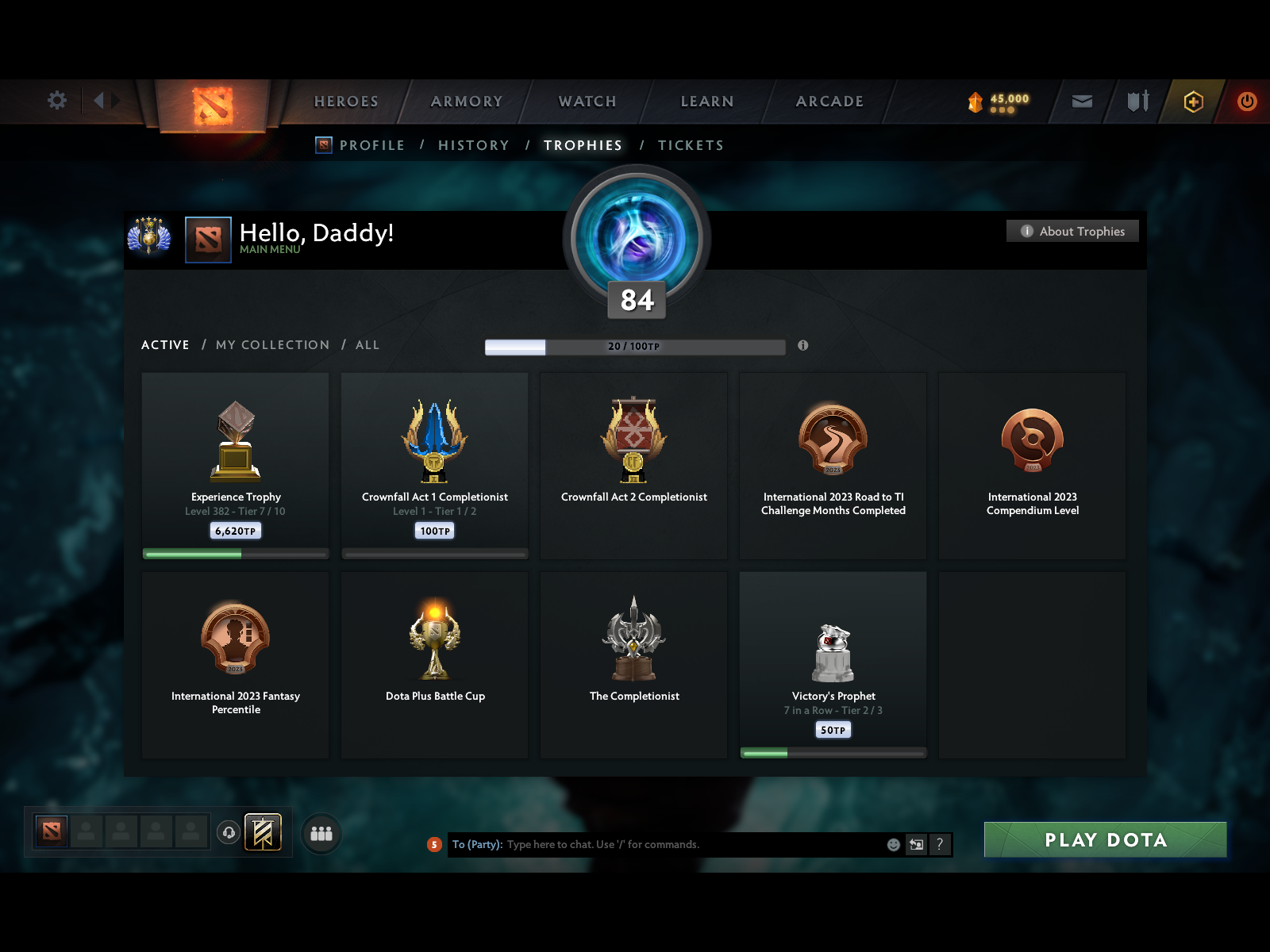Open the Dota 2 settings gear
The width and height of the screenshot is (1270, 952).
click(56, 101)
